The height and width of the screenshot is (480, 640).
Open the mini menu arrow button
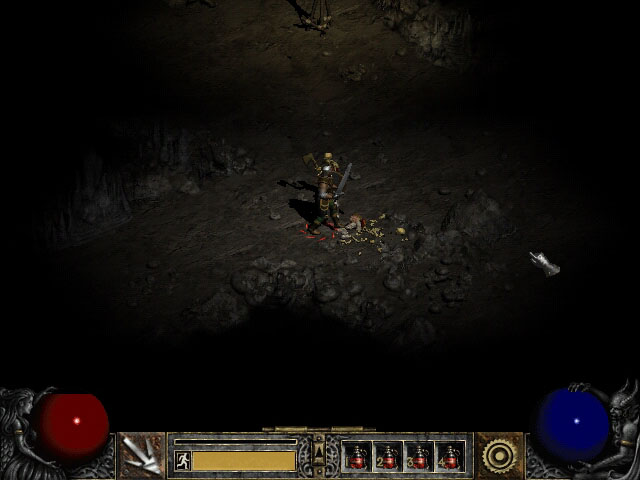click(319, 455)
